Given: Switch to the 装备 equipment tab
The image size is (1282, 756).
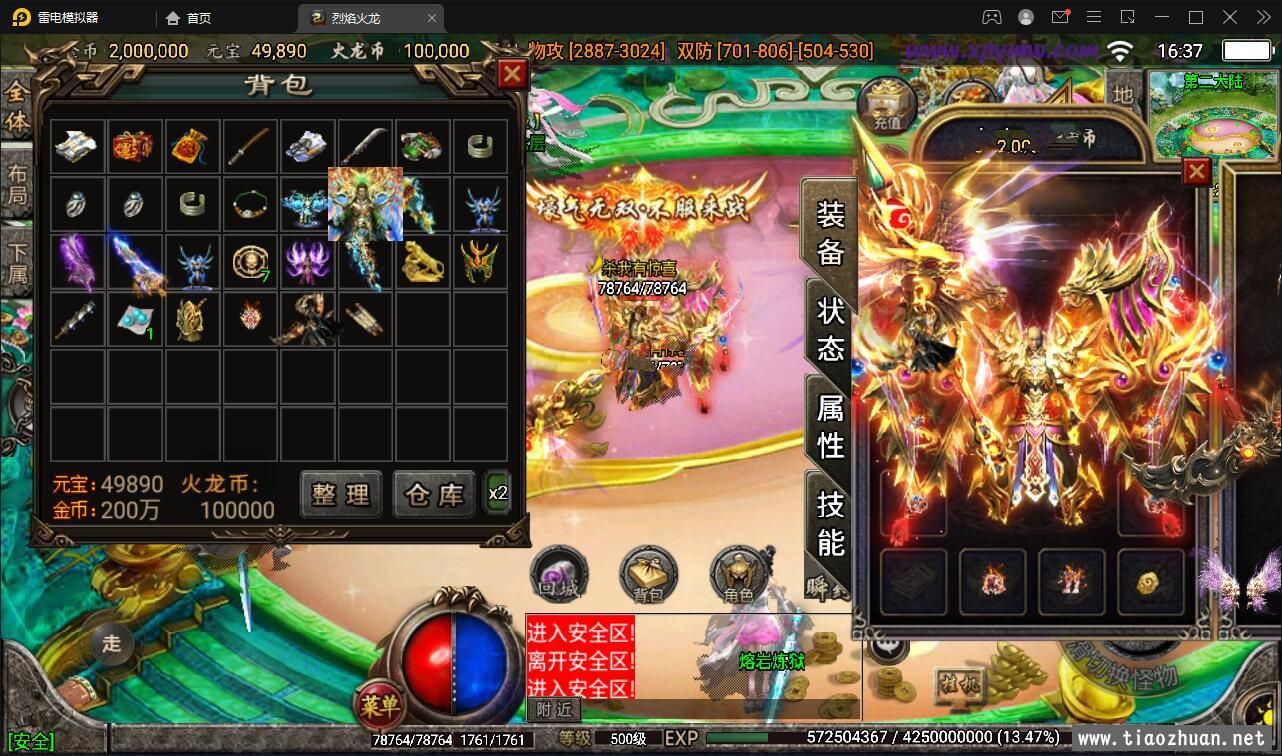Looking at the screenshot, I should (x=830, y=232).
